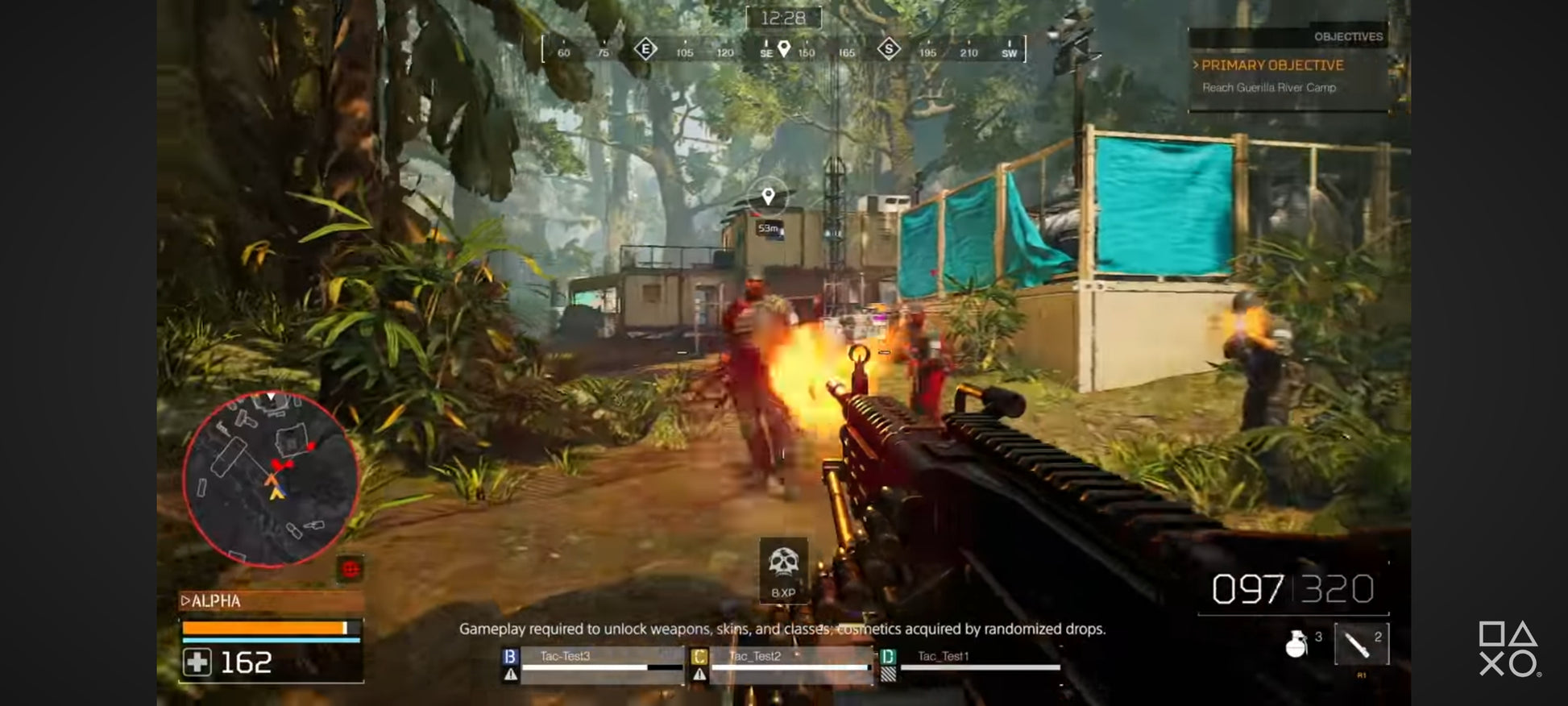Click the Objectives header
1568x706 pixels.
click(1347, 36)
